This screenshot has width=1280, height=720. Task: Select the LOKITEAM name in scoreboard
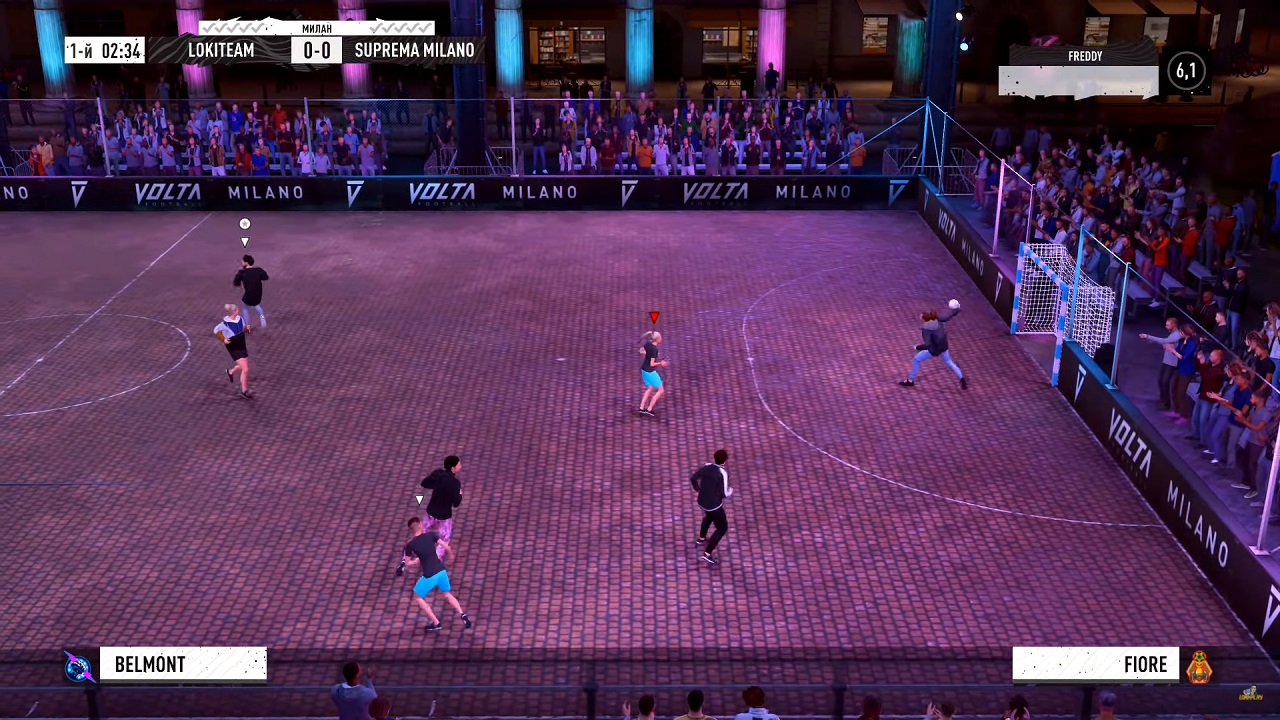pyautogui.click(x=221, y=50)
